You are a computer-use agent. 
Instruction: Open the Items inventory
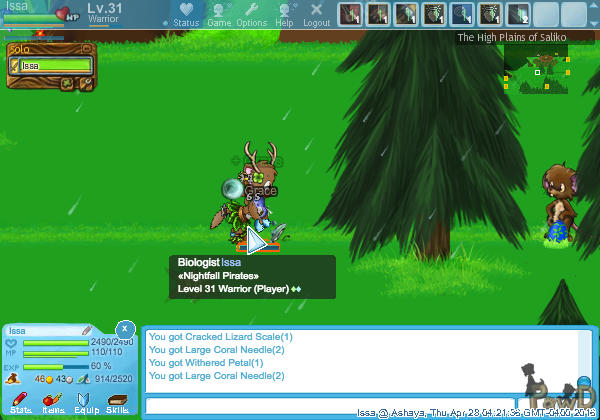point(53,403)
